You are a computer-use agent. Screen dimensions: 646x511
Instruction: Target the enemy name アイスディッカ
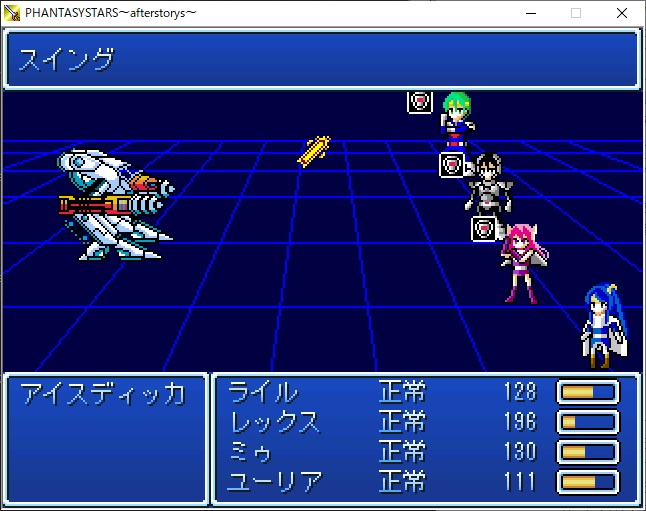point(103,393)
